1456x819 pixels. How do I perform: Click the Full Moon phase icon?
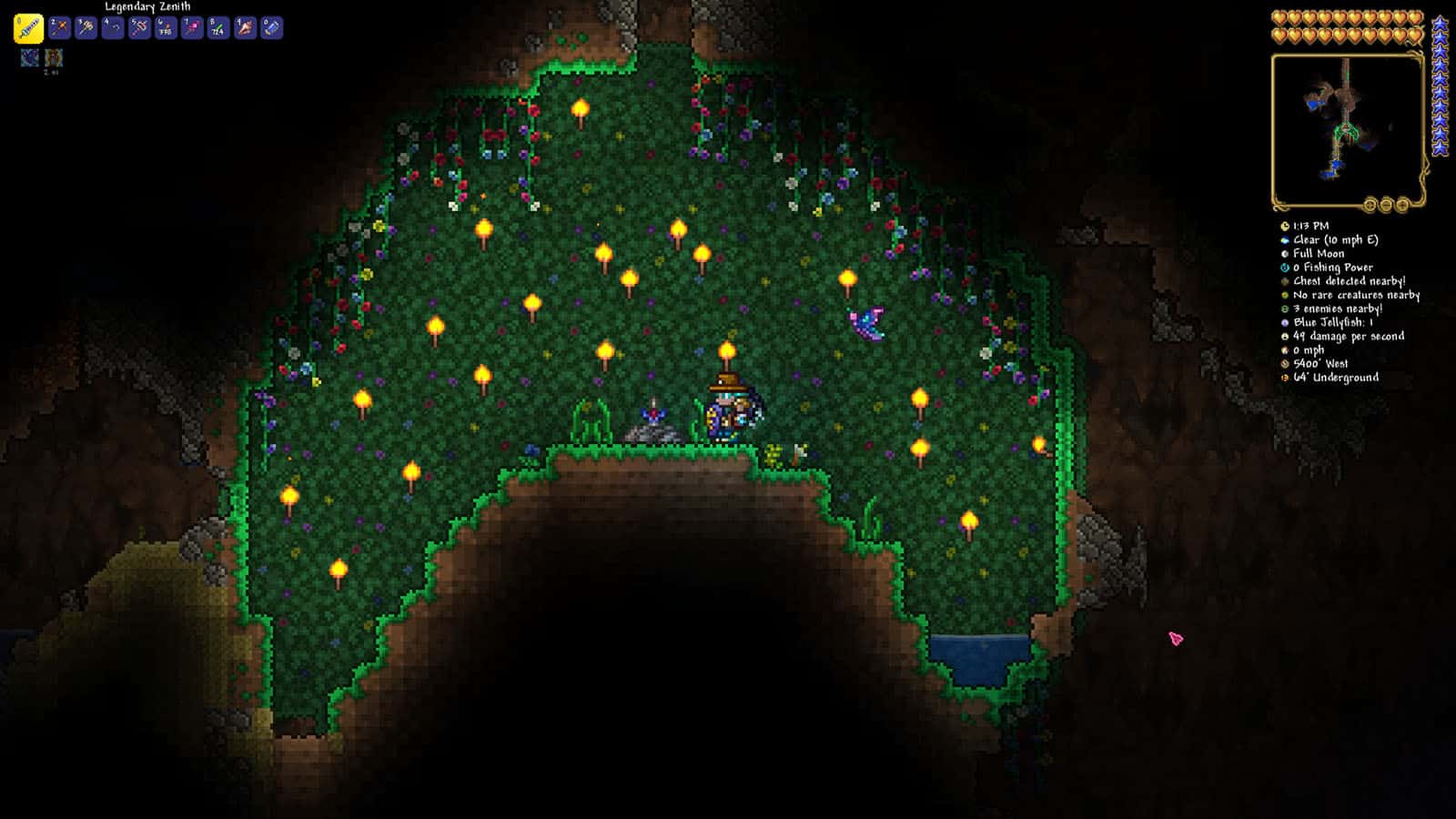tap(1285, 254)
